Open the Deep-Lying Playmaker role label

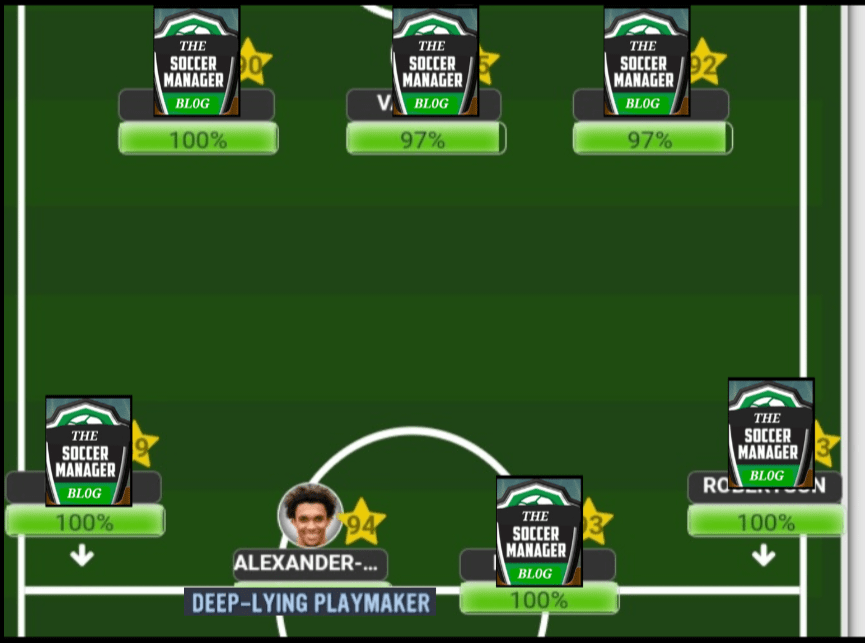pyautogui.click(x=310, y=602)
